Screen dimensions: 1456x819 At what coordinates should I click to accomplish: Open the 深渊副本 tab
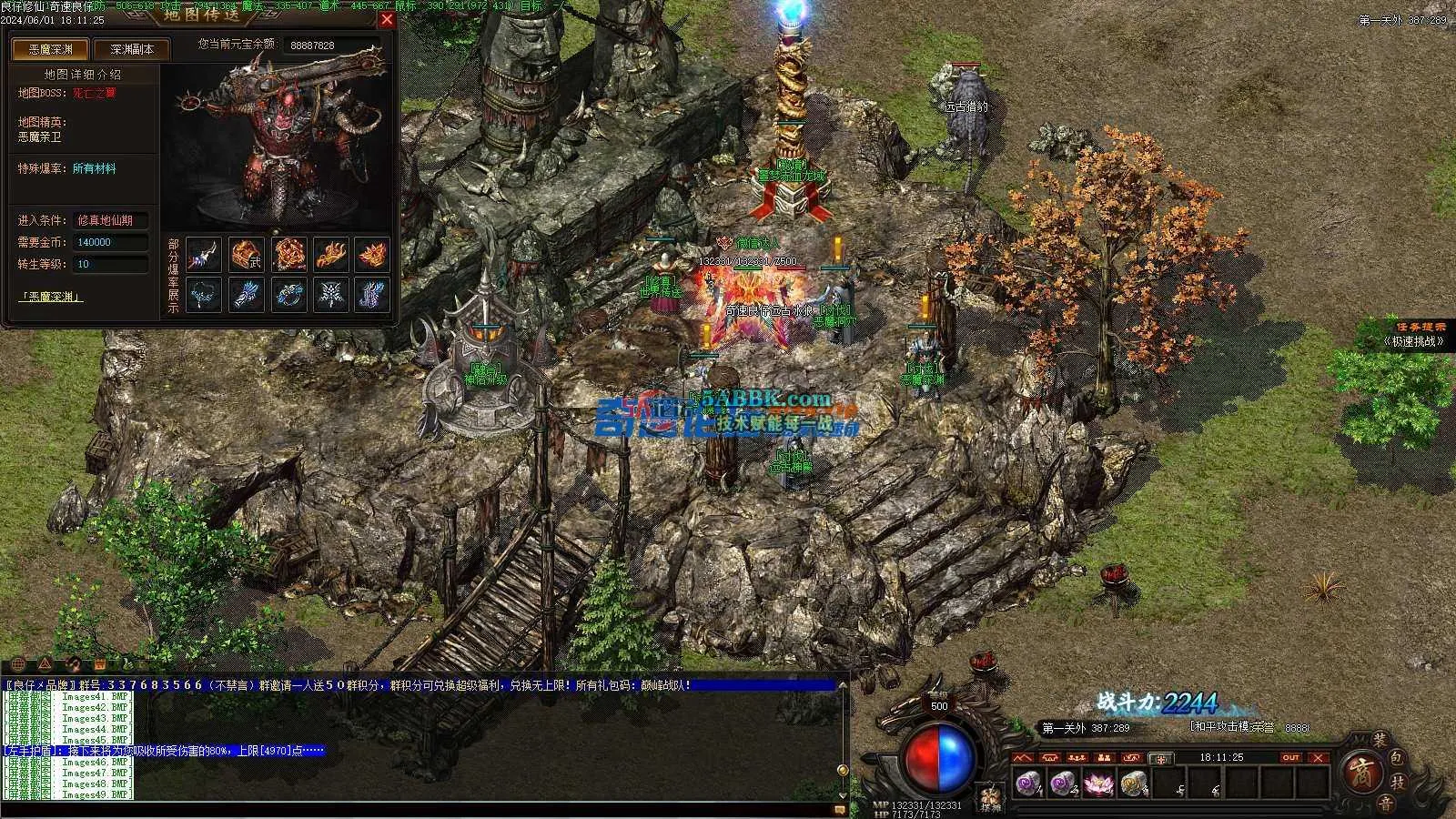[132, 49]
